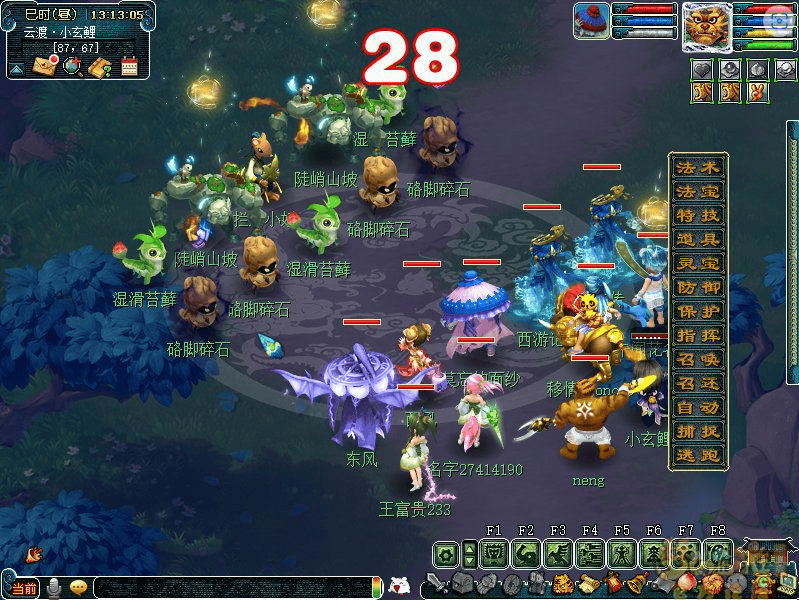Screen dimensions: 799x600
Task: Select 逃跑 to flee the battle
Action: click(698, 455)
